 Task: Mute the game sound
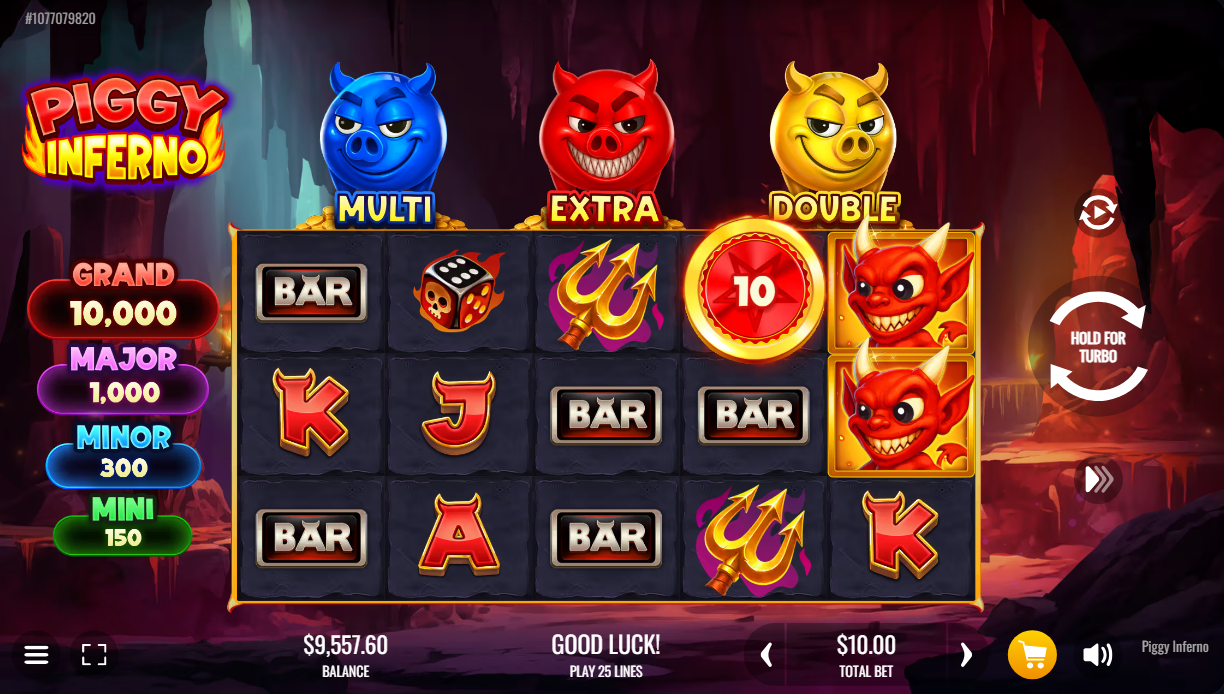coord(1097,655)
